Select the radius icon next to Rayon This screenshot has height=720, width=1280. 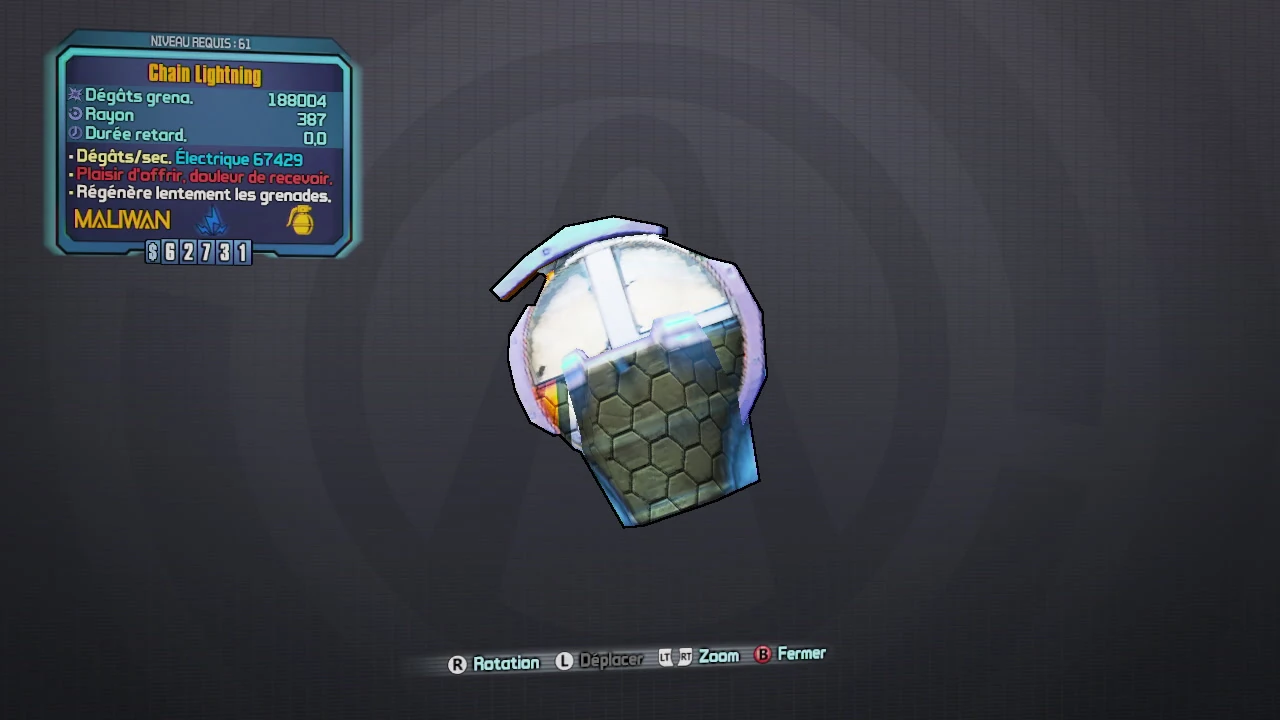tap(75, 114)
